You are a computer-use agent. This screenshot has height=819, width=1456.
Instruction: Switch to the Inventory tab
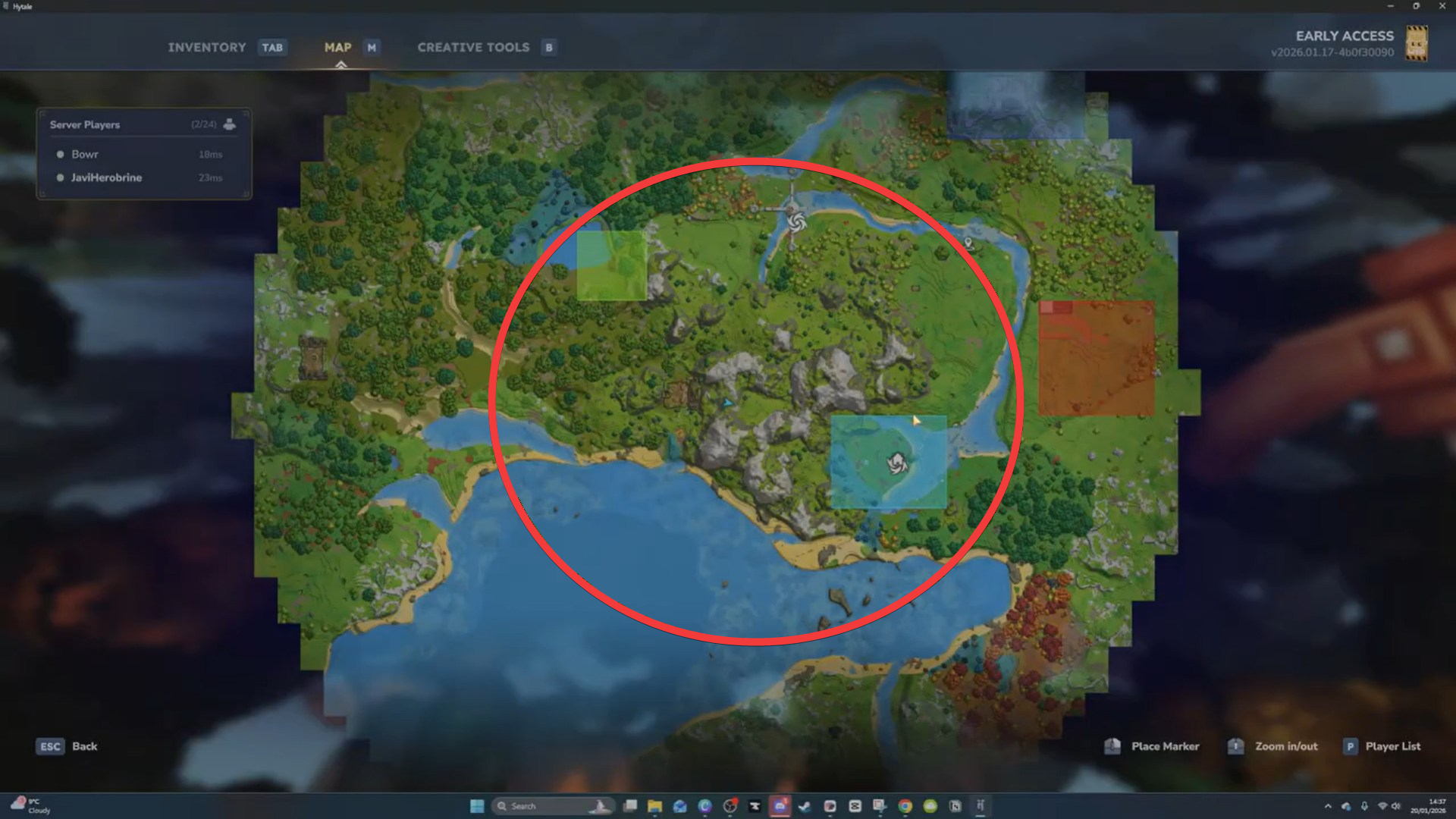pos(207,47)
